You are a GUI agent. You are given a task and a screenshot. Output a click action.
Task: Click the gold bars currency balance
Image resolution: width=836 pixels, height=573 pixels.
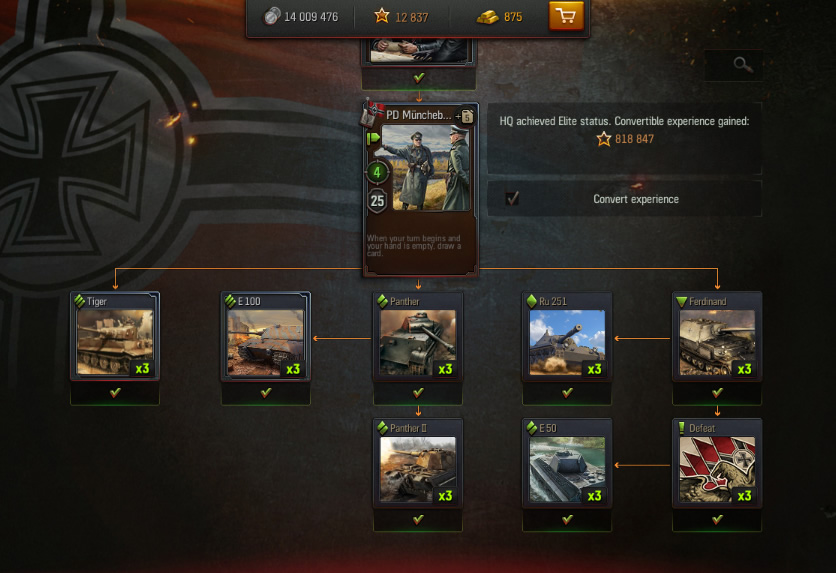click(x=500, y=17)
